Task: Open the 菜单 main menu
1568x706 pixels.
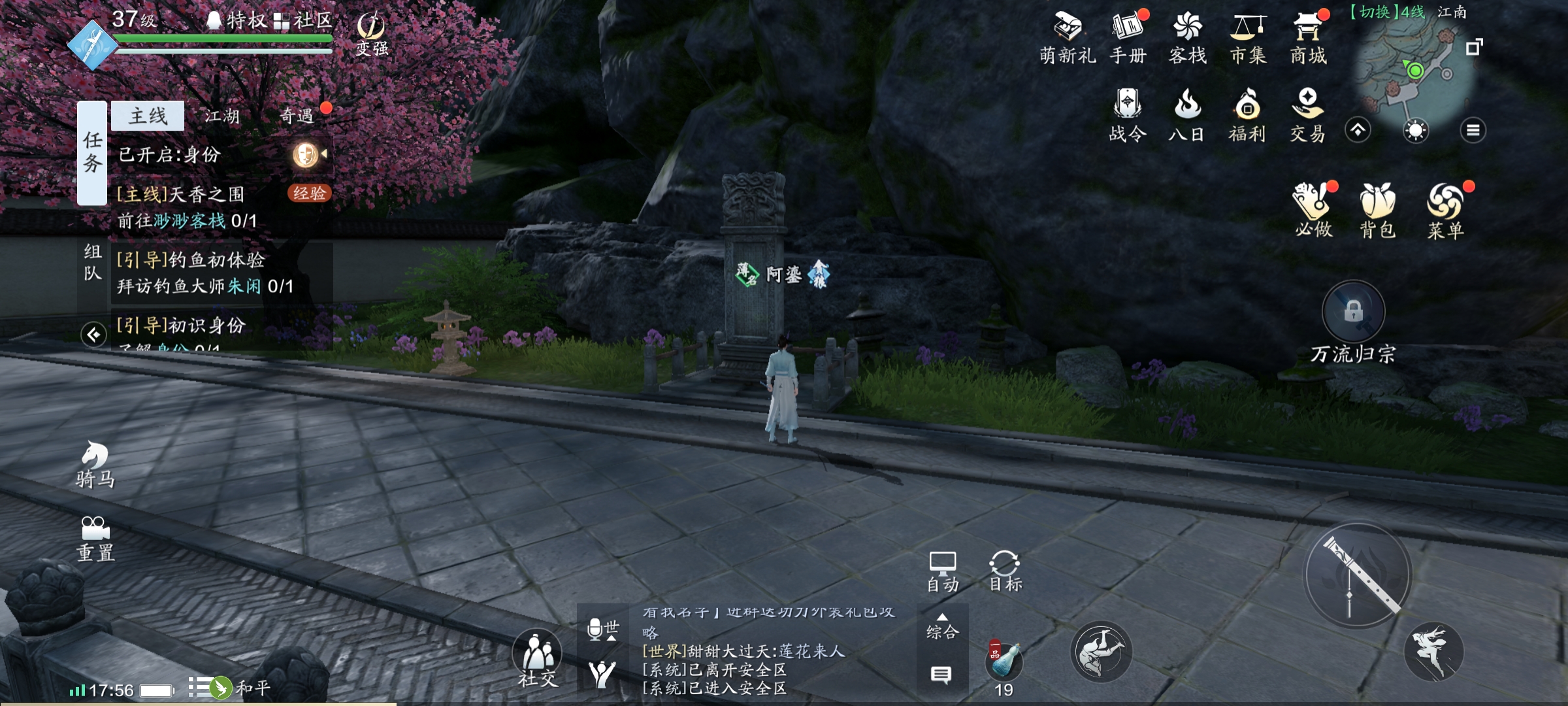Action: coord(1445,210)
